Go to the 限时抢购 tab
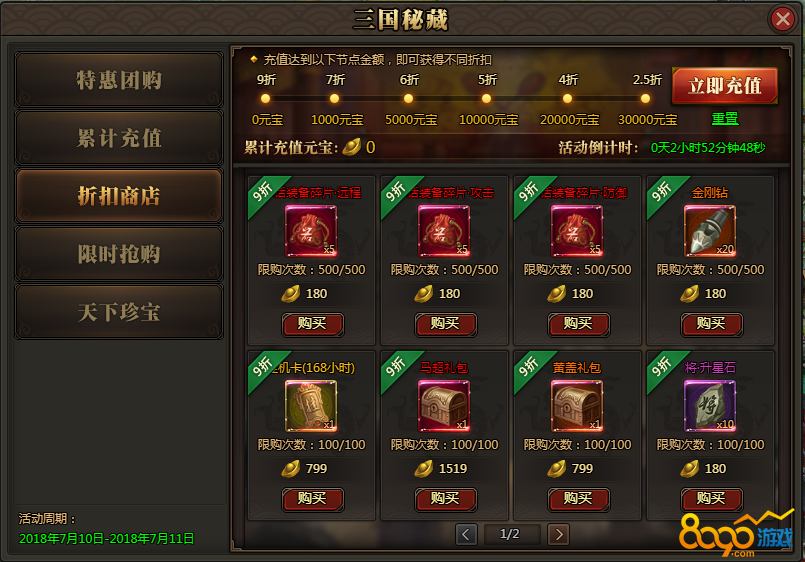Image resolution: width=805 pixels, height=562 pixels. 119,254
